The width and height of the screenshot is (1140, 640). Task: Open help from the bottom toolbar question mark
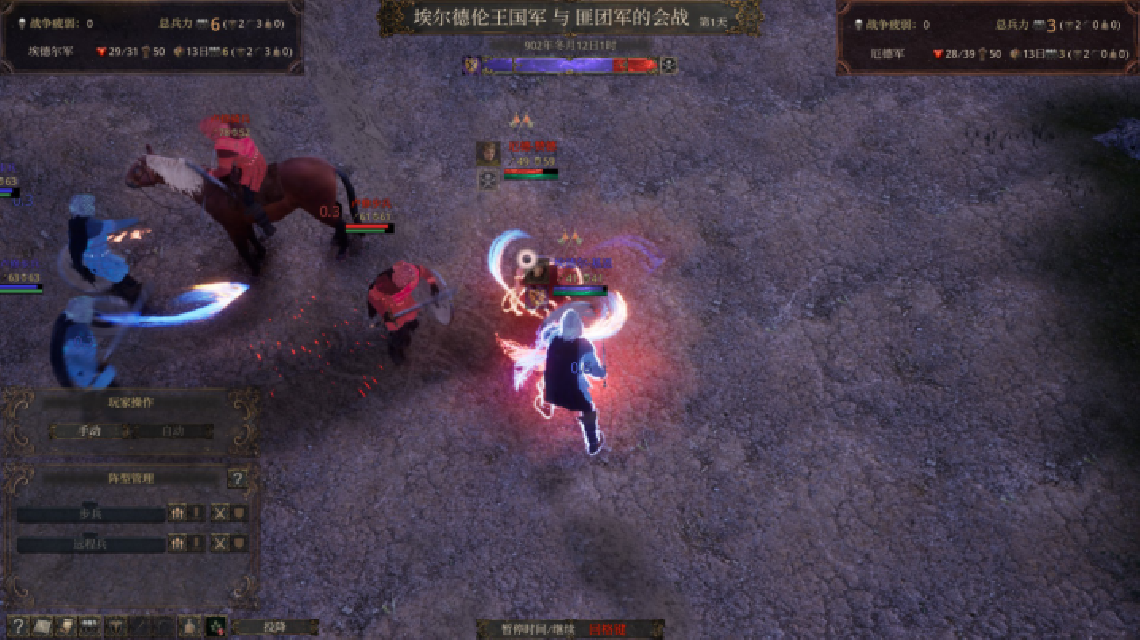click(17, 627)
